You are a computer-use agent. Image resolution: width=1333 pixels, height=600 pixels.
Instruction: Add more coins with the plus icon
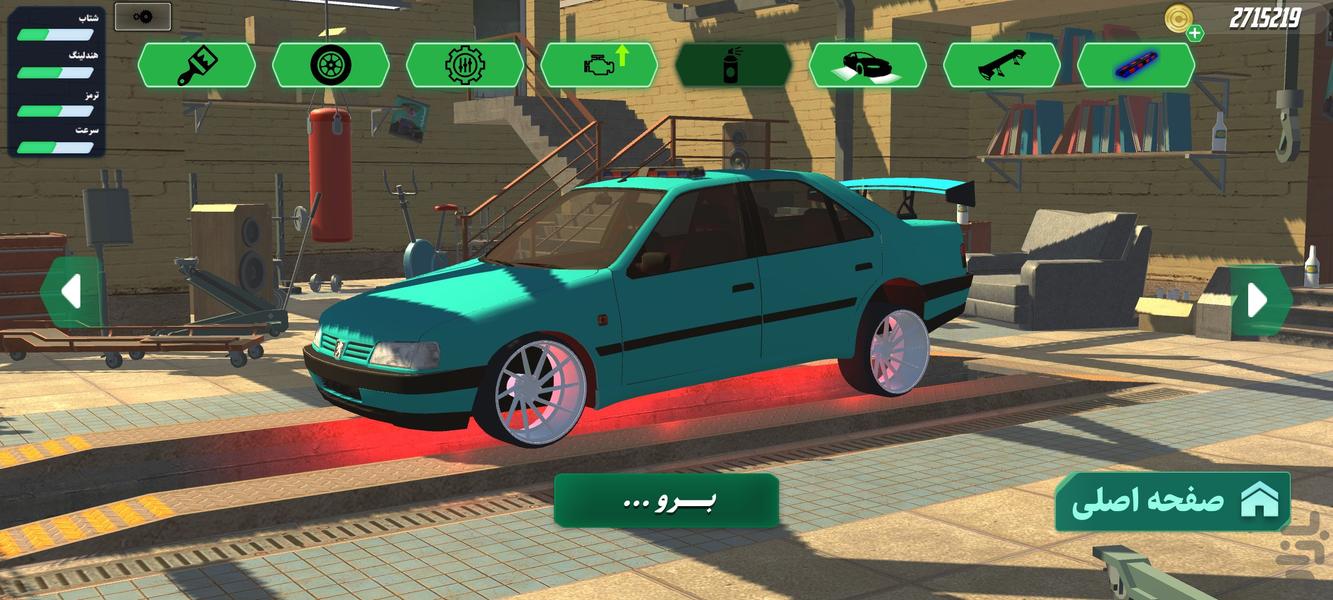(1195, 33)
